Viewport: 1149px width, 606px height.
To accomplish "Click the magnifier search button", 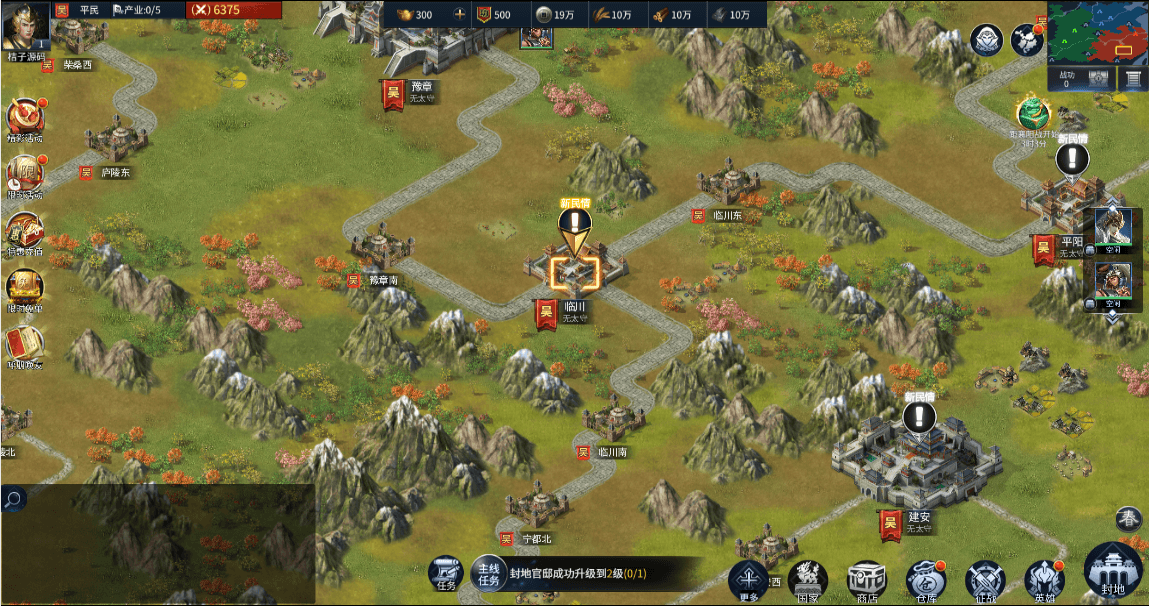I will (x=13, y=498).
